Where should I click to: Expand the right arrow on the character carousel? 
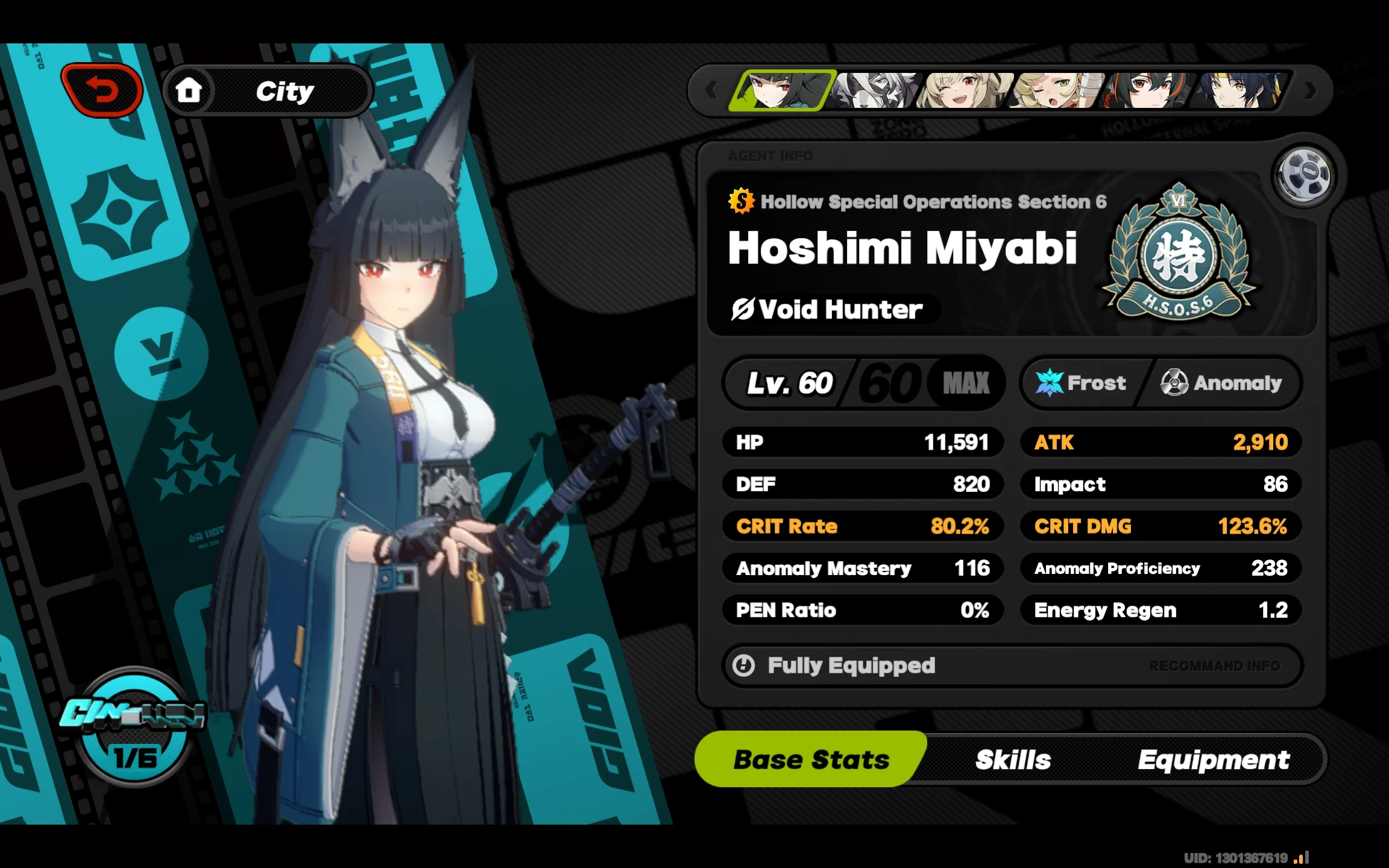click(1309, 89)
